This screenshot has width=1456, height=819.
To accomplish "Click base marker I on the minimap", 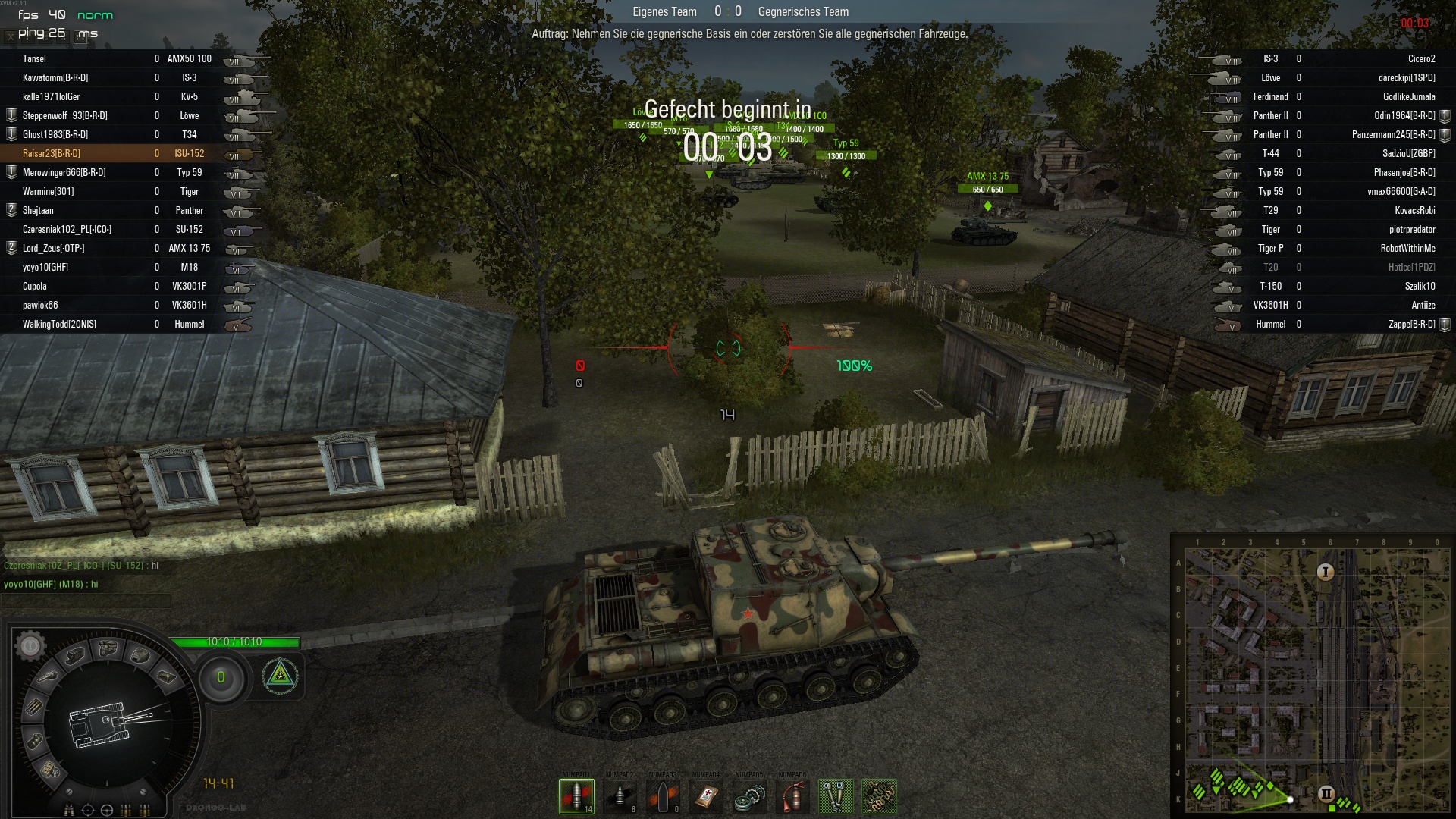I will pyautogui.click(x=1325, y=572).
